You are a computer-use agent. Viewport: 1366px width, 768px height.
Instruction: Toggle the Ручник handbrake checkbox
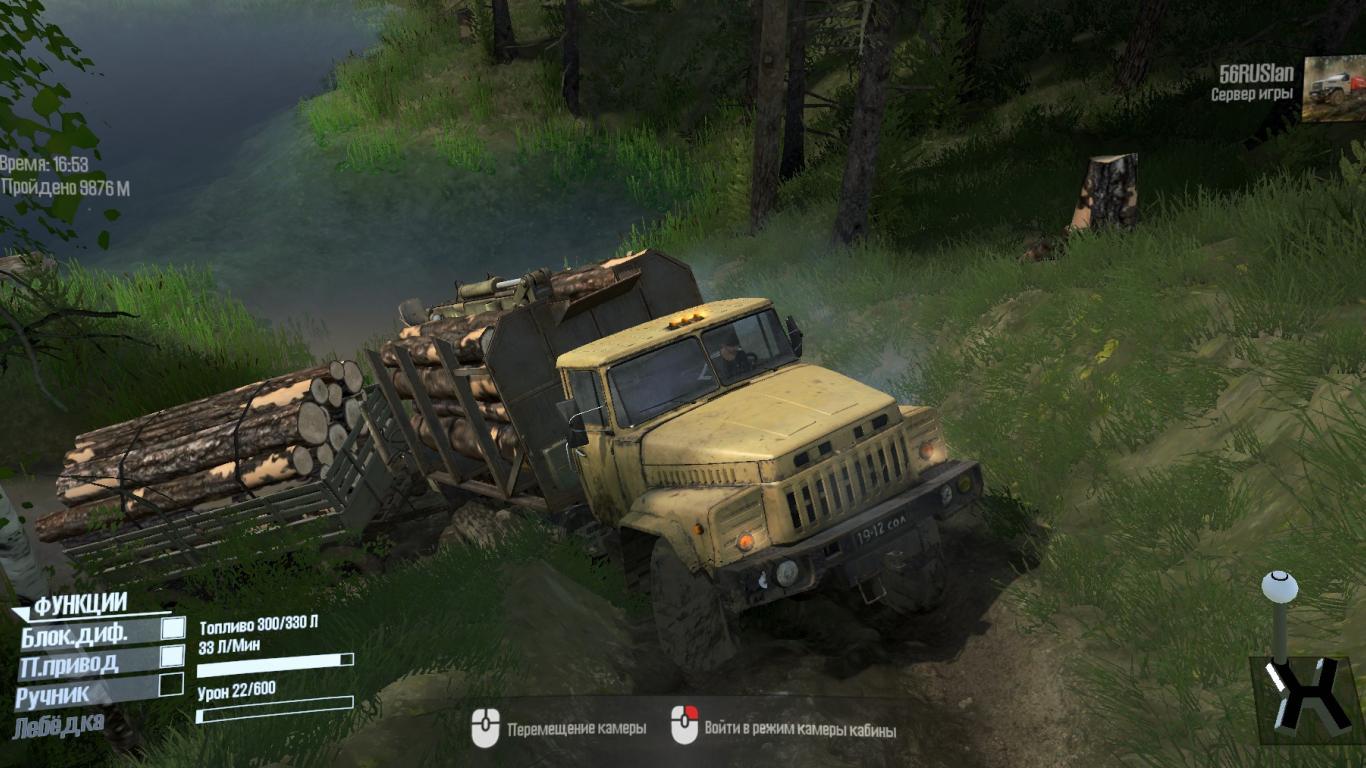172,684
